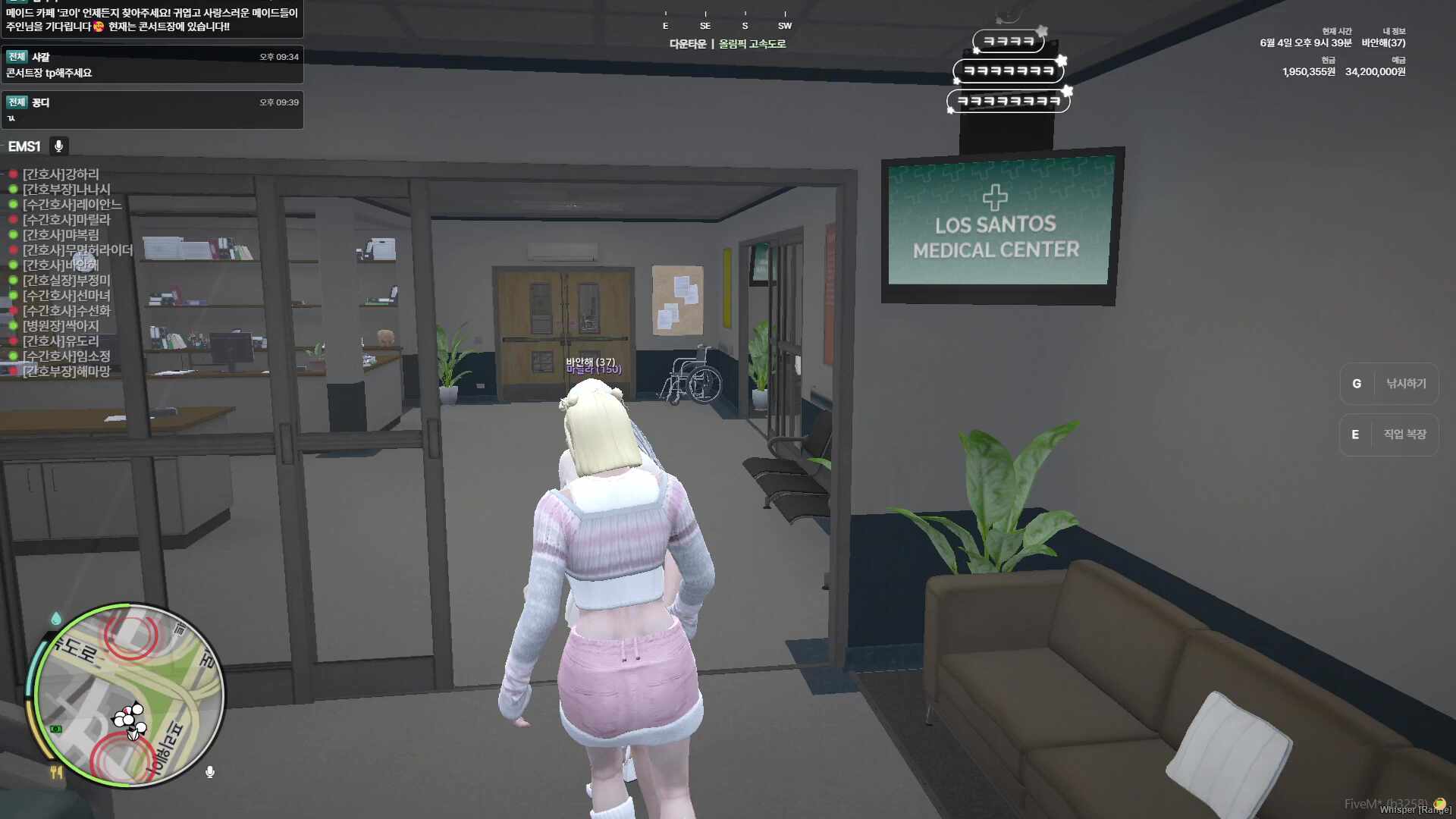Select the EMS1 radio channel header
The image size is (1456, 819).
point(24,146)
